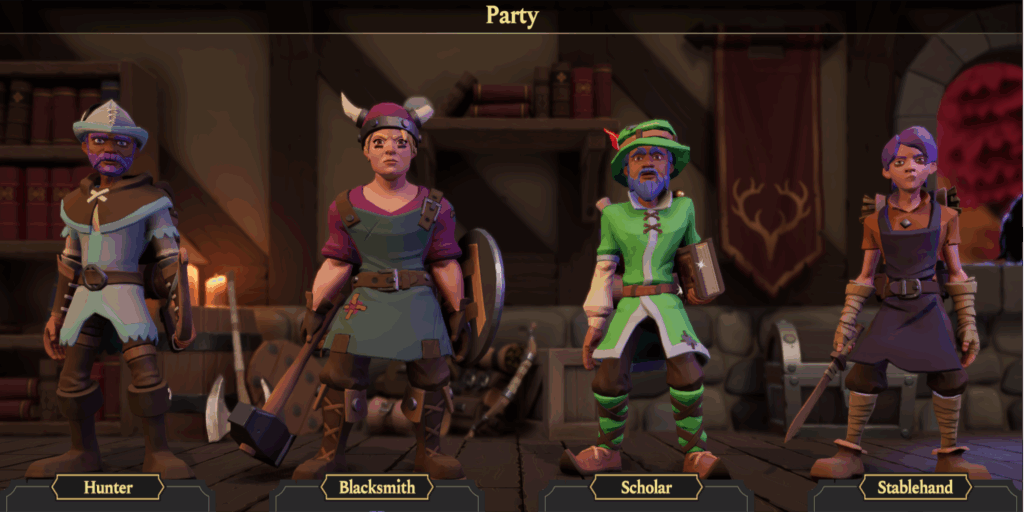Select the Hunter party member label
The width and height of the screenshot is (1024, 512).
tap(108, 487)
